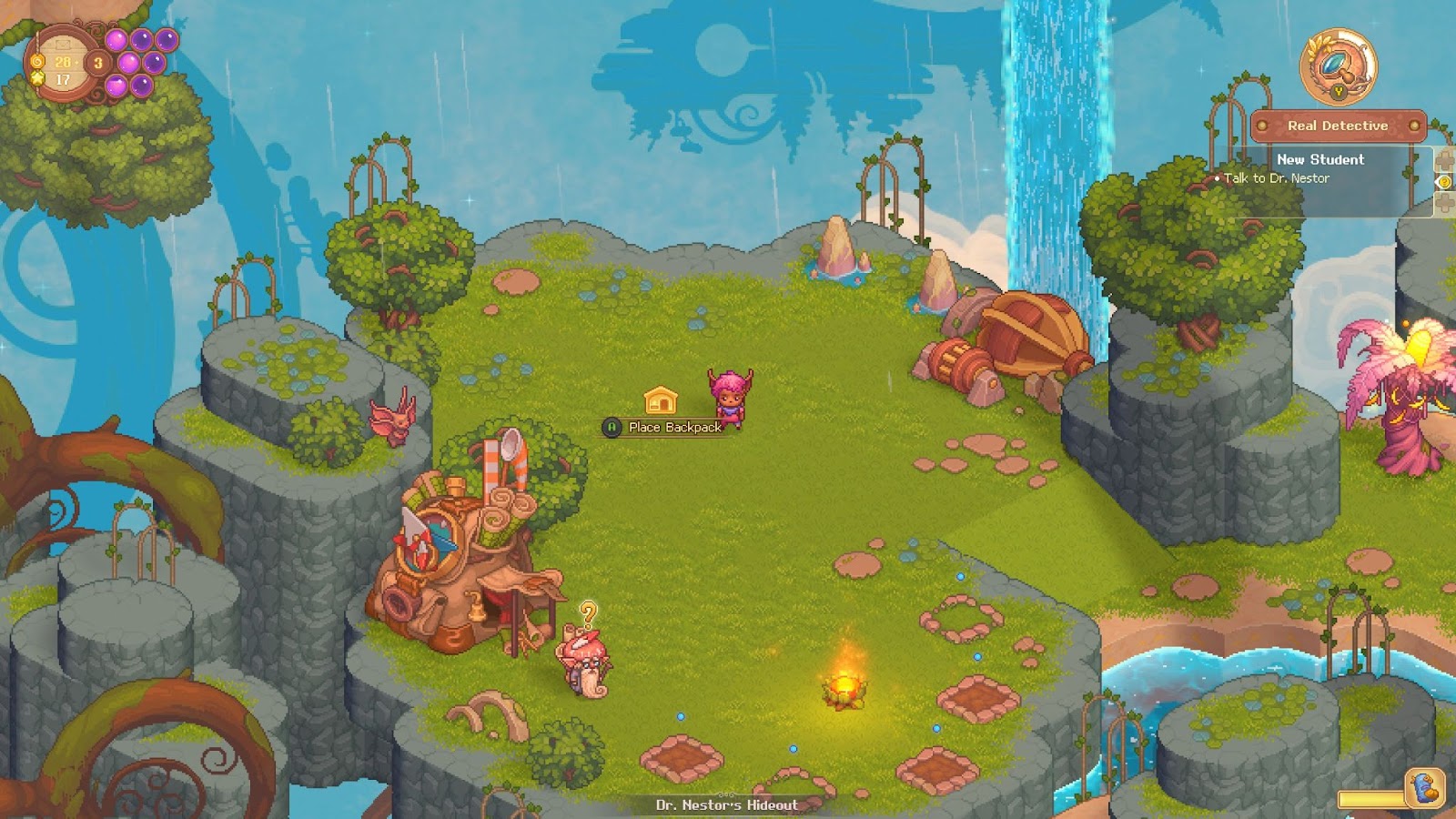Click a purple orb in the top-left cluster
This screenshot has width=1456, height=819.
click(x=116, y=40)
